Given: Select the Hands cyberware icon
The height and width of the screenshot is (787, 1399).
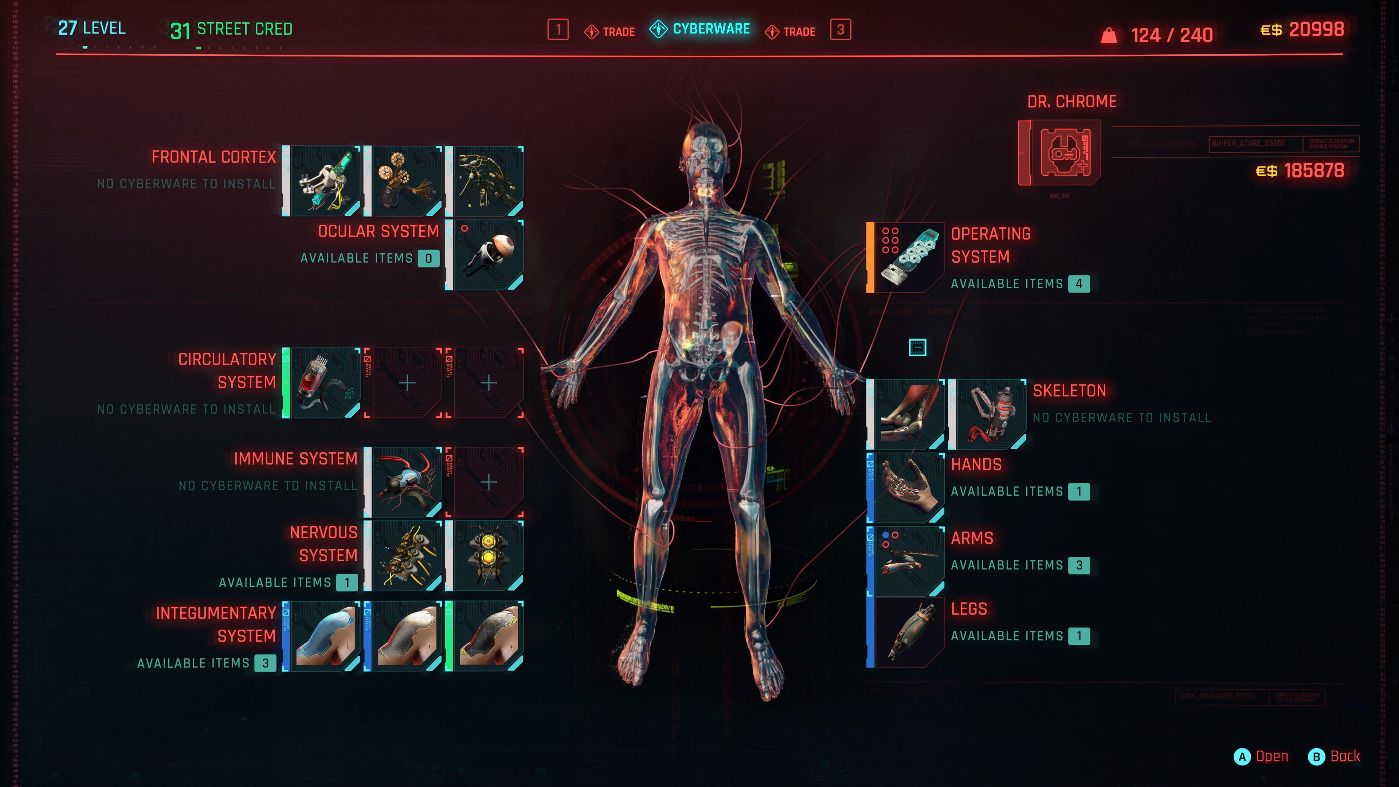Looking at the screenshot, I should [905, 487].
